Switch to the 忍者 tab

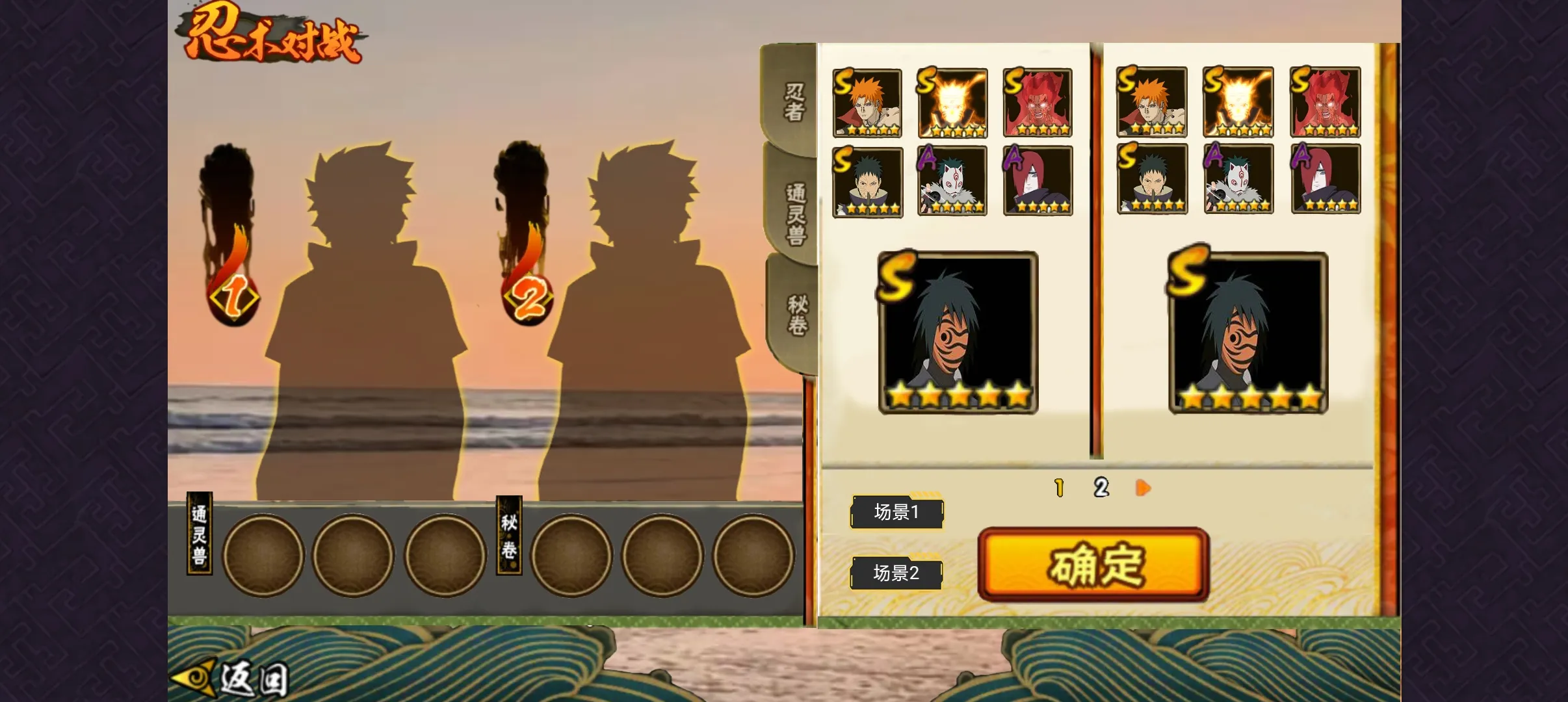(x=793, y=102)
